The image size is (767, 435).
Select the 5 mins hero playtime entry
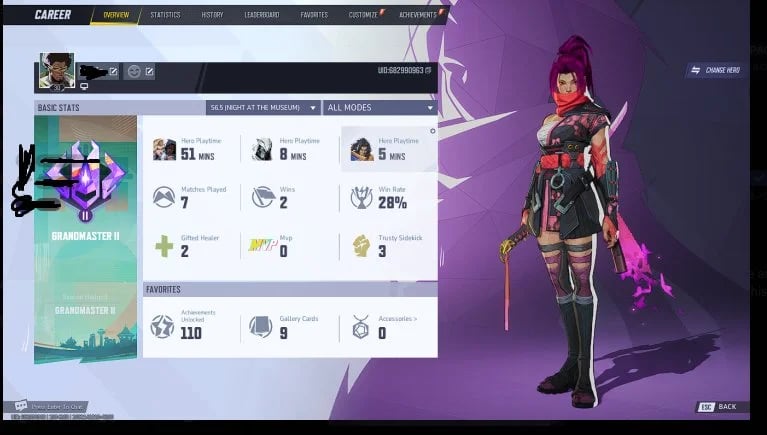[387, 149]
